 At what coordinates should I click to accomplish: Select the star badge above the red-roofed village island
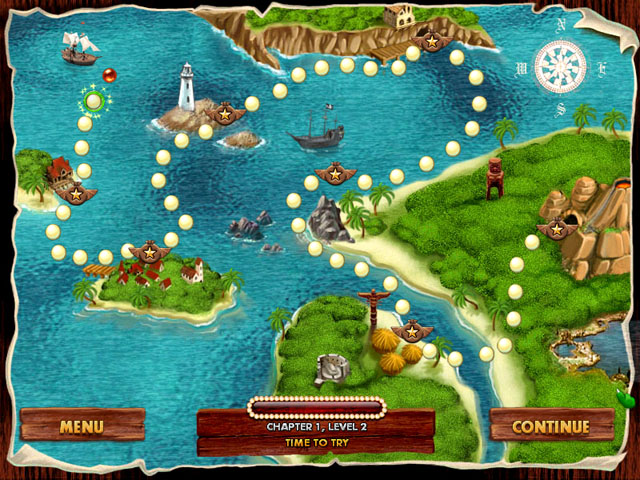pos(149,252)
